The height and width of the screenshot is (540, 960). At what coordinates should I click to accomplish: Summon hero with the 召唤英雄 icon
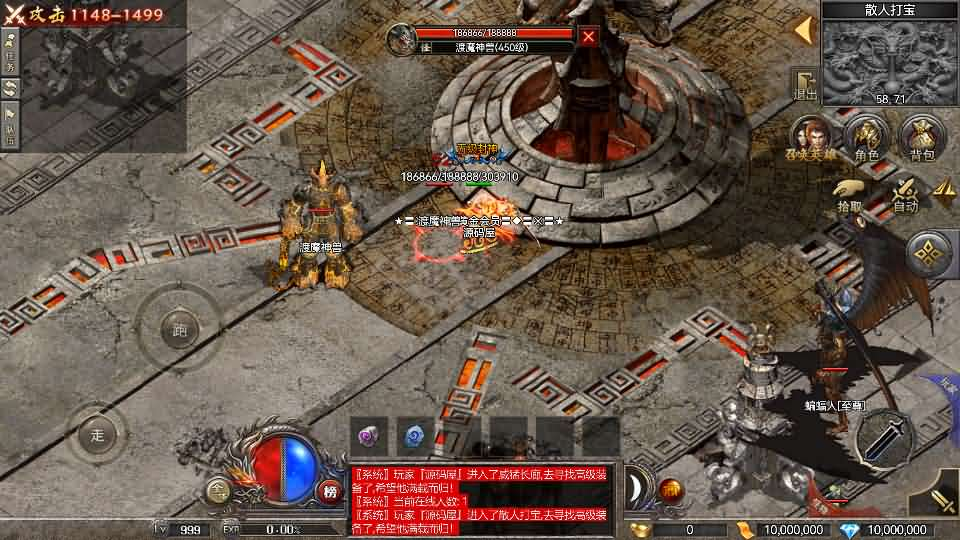coord(813,137)
